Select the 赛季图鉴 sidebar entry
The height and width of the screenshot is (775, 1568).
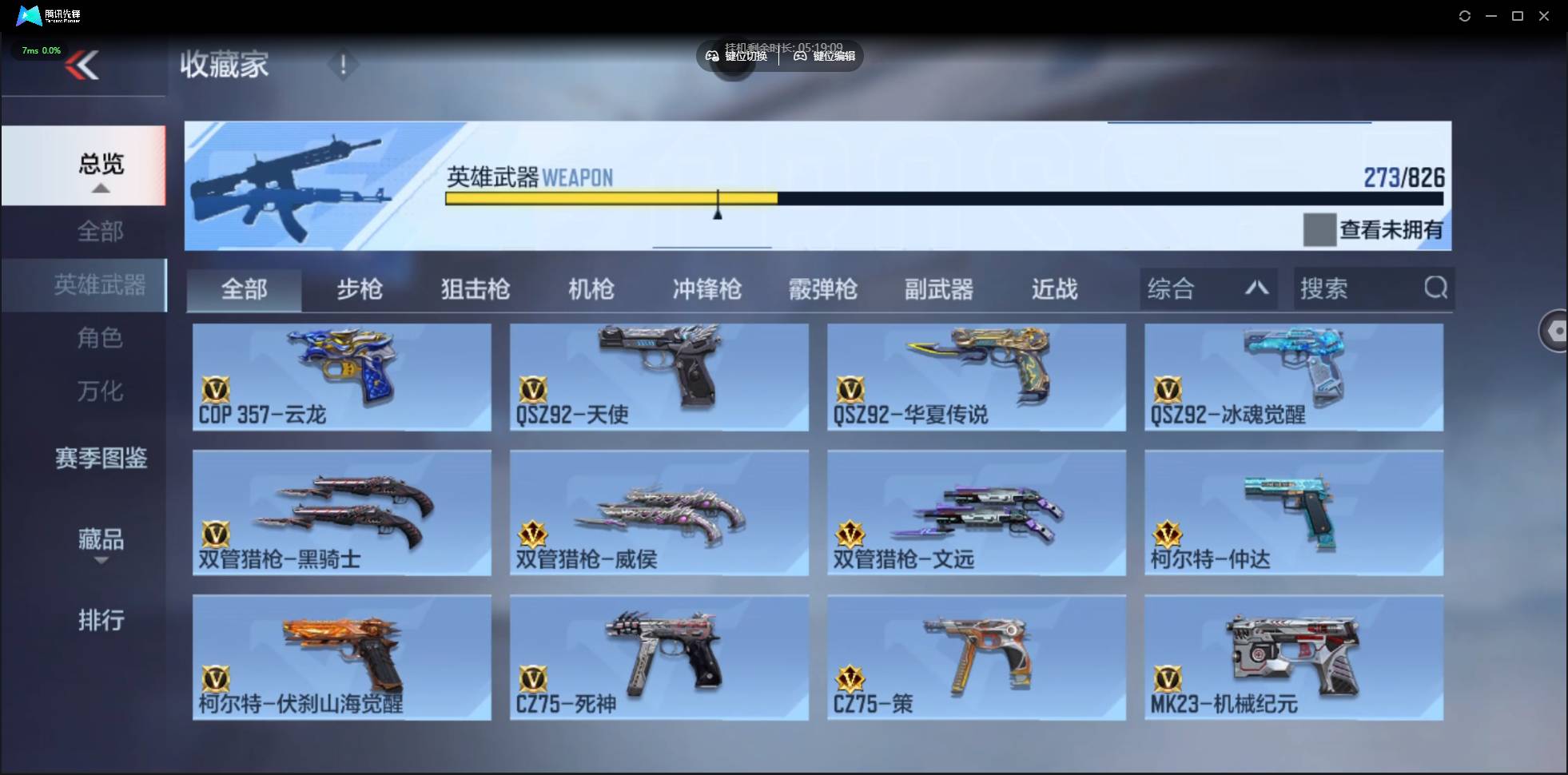click(x=101, y=459)
